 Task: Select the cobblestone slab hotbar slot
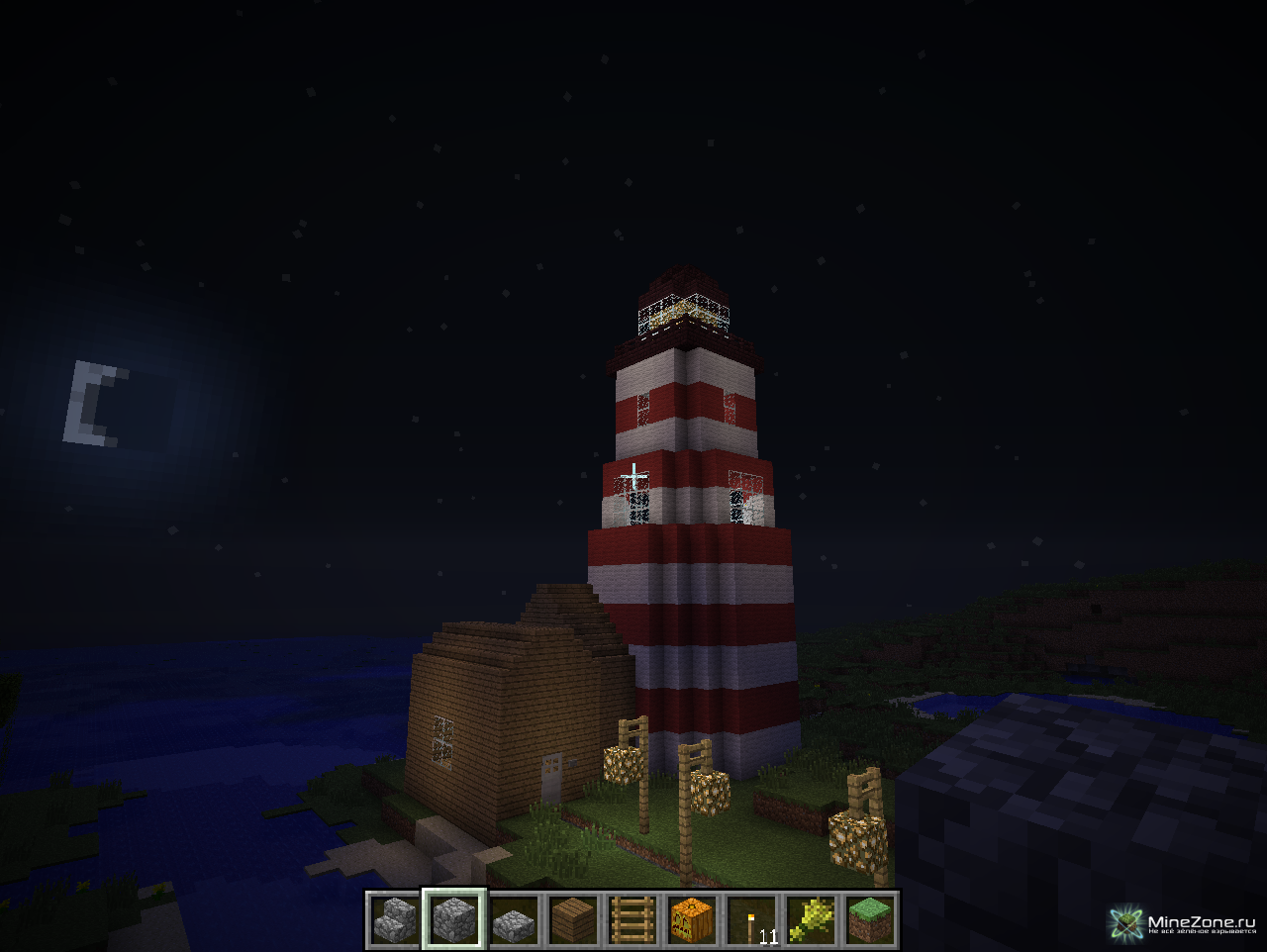click(x=514, y=920)
